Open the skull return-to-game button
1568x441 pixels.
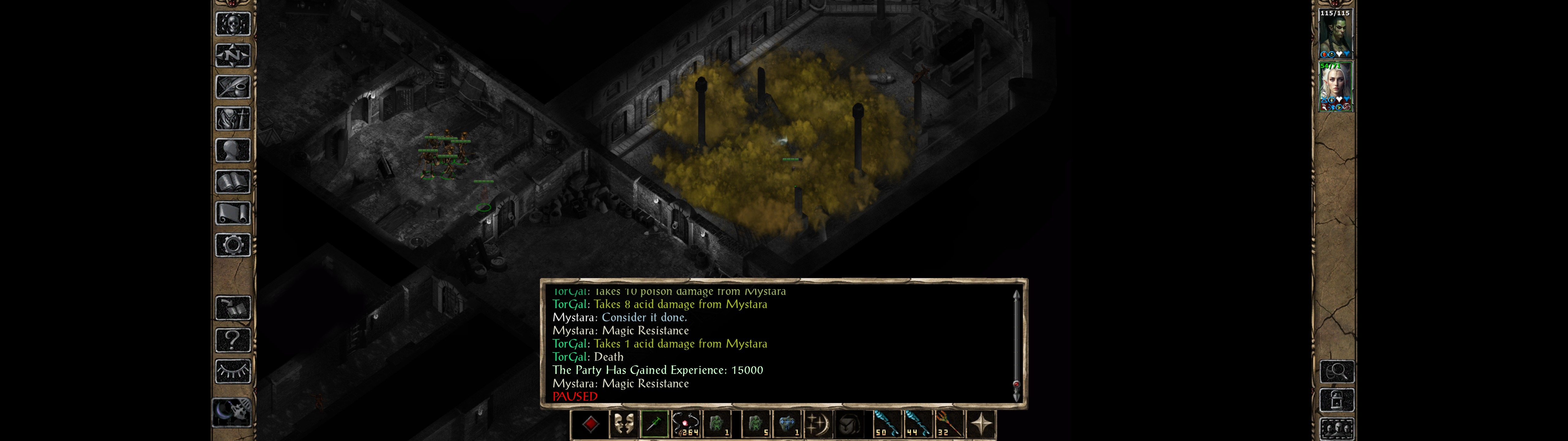coord(232,24)
